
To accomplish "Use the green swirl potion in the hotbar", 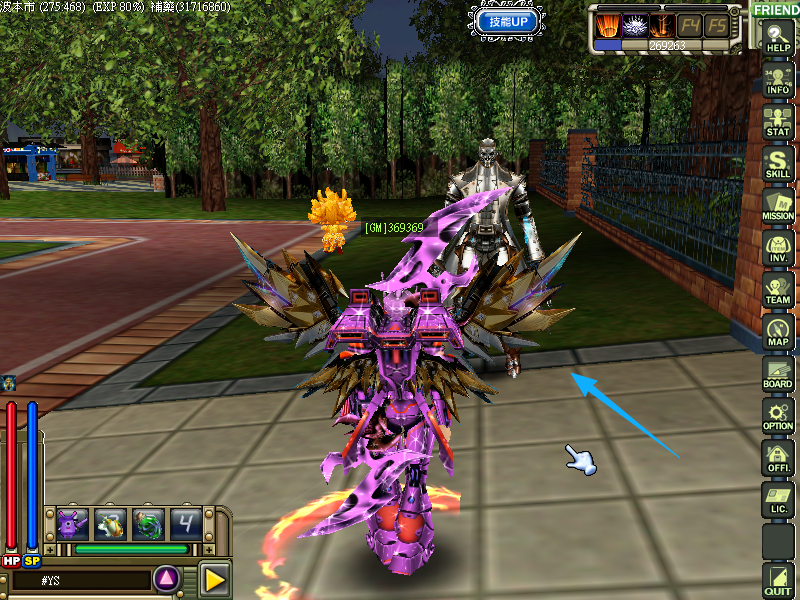I will click(x=148, y=523).
